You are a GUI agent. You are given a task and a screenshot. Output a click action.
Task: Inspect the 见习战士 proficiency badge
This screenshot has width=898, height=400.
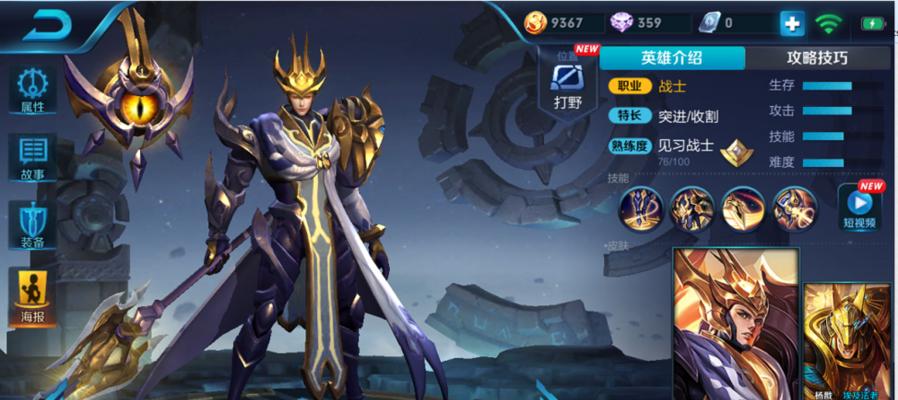point(736,148)
